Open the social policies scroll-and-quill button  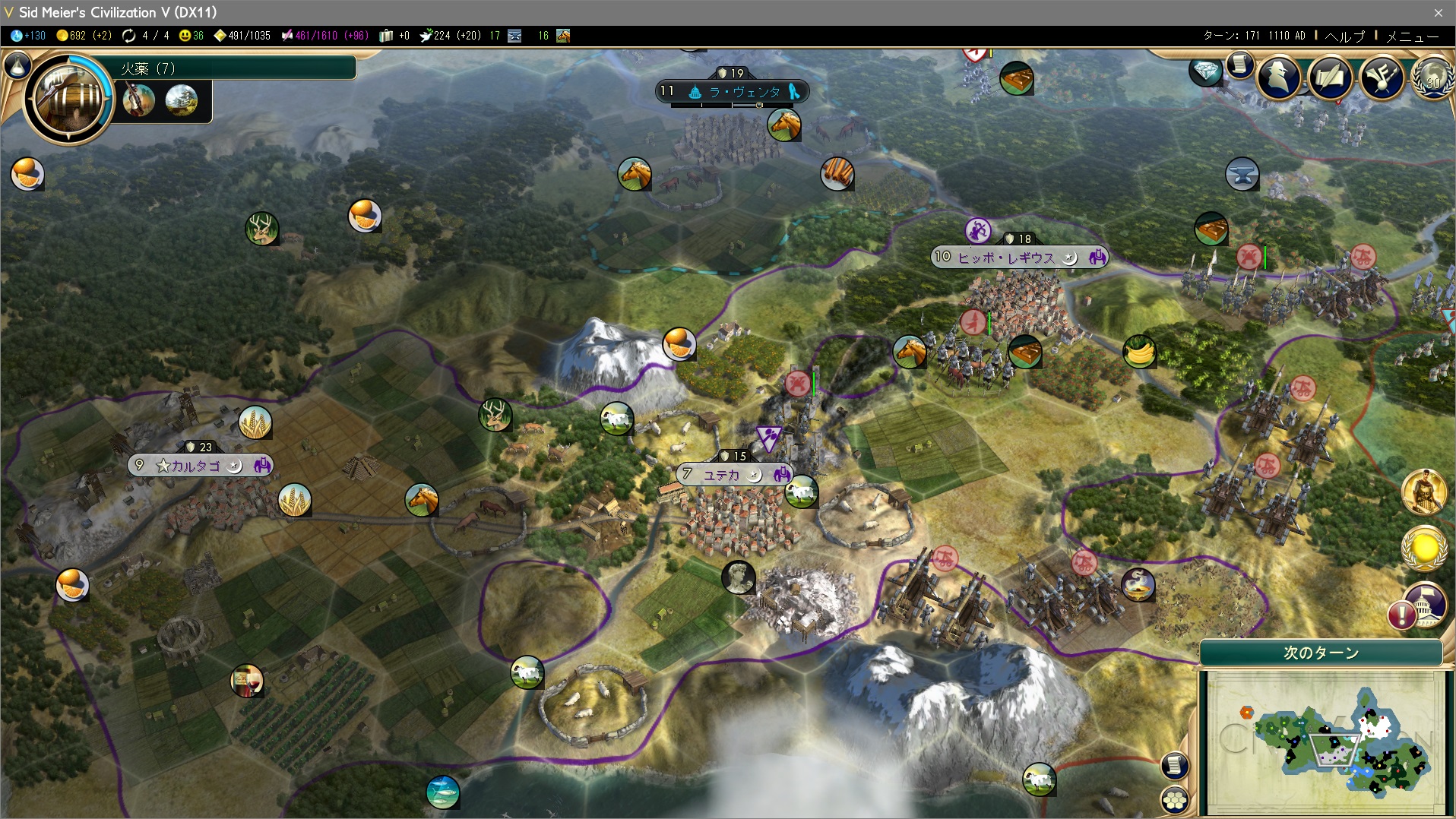[x=1330, y=76]
